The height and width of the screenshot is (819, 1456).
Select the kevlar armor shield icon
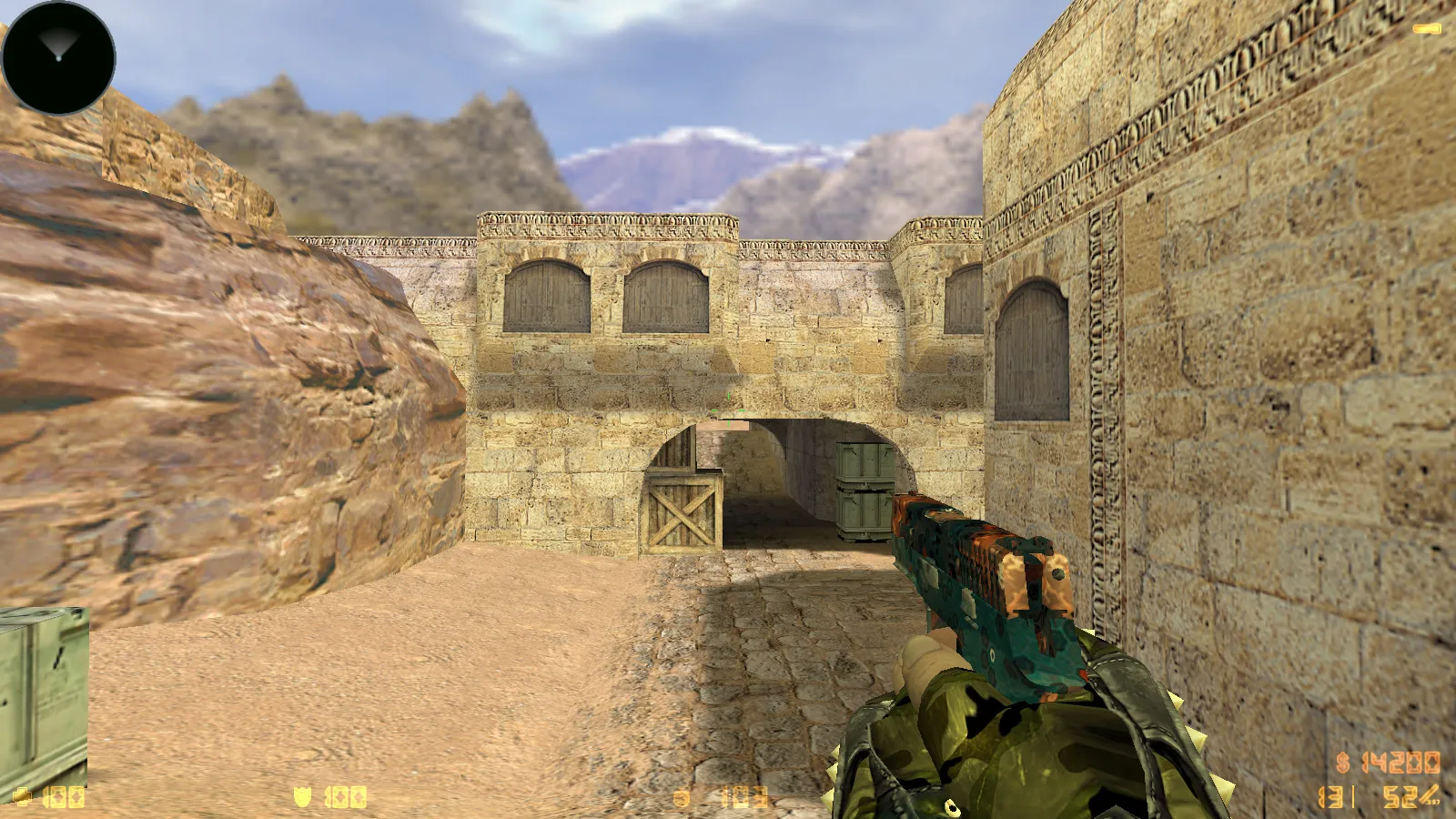[x=303, y=797]
